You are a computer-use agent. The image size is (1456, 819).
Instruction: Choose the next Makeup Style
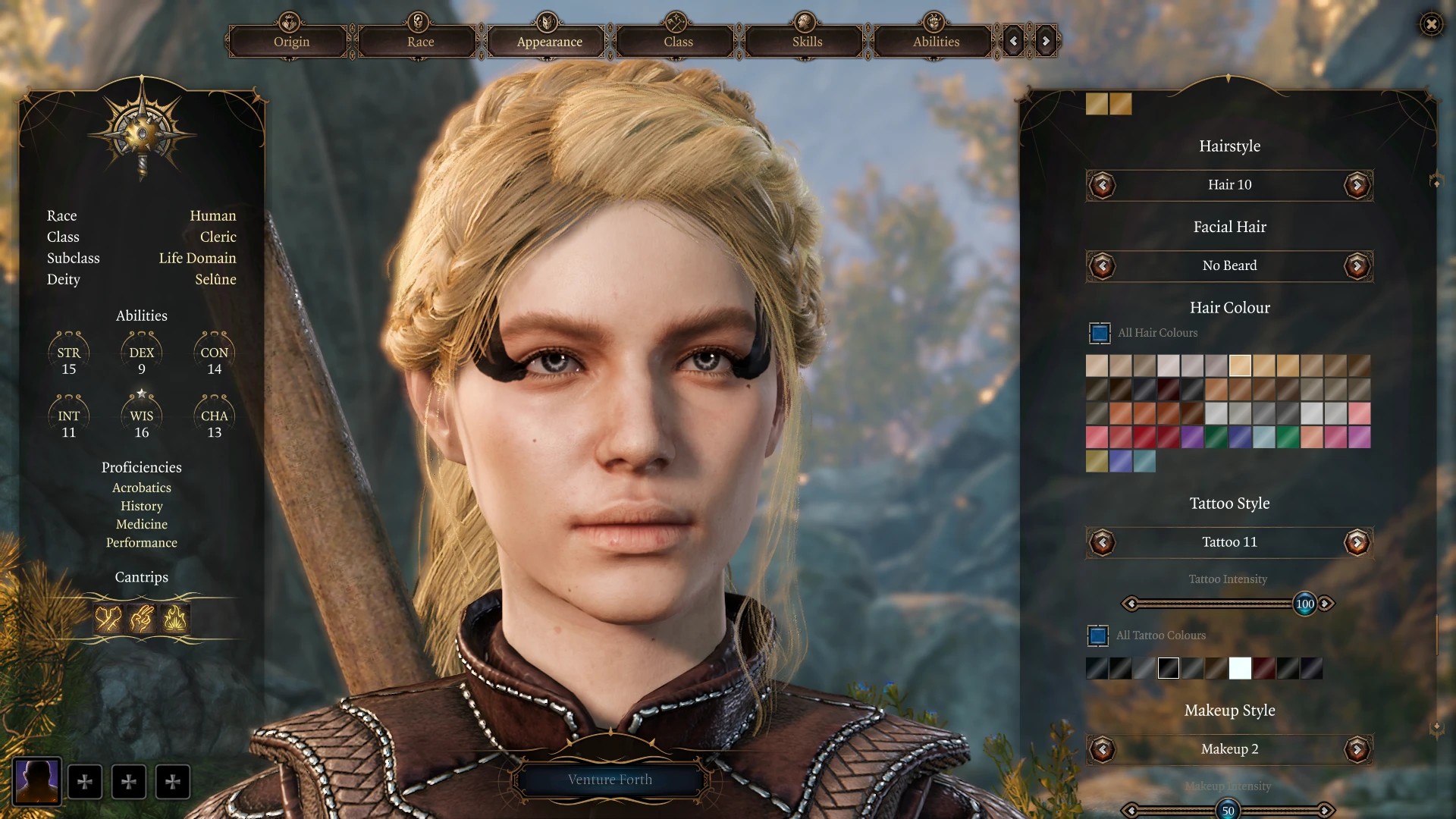tap(1357, 749)
